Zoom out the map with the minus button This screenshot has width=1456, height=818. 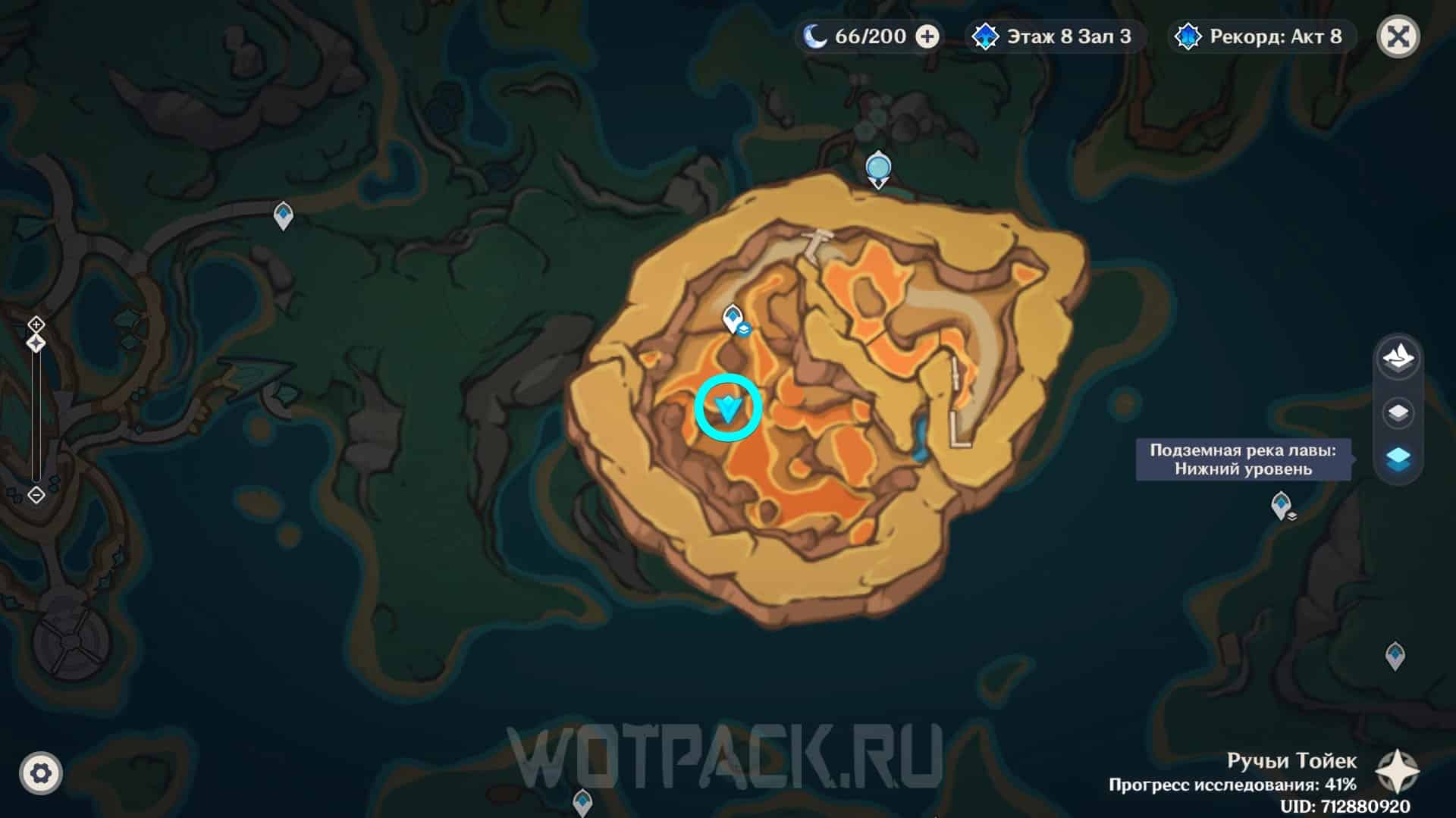pos(36,495)
